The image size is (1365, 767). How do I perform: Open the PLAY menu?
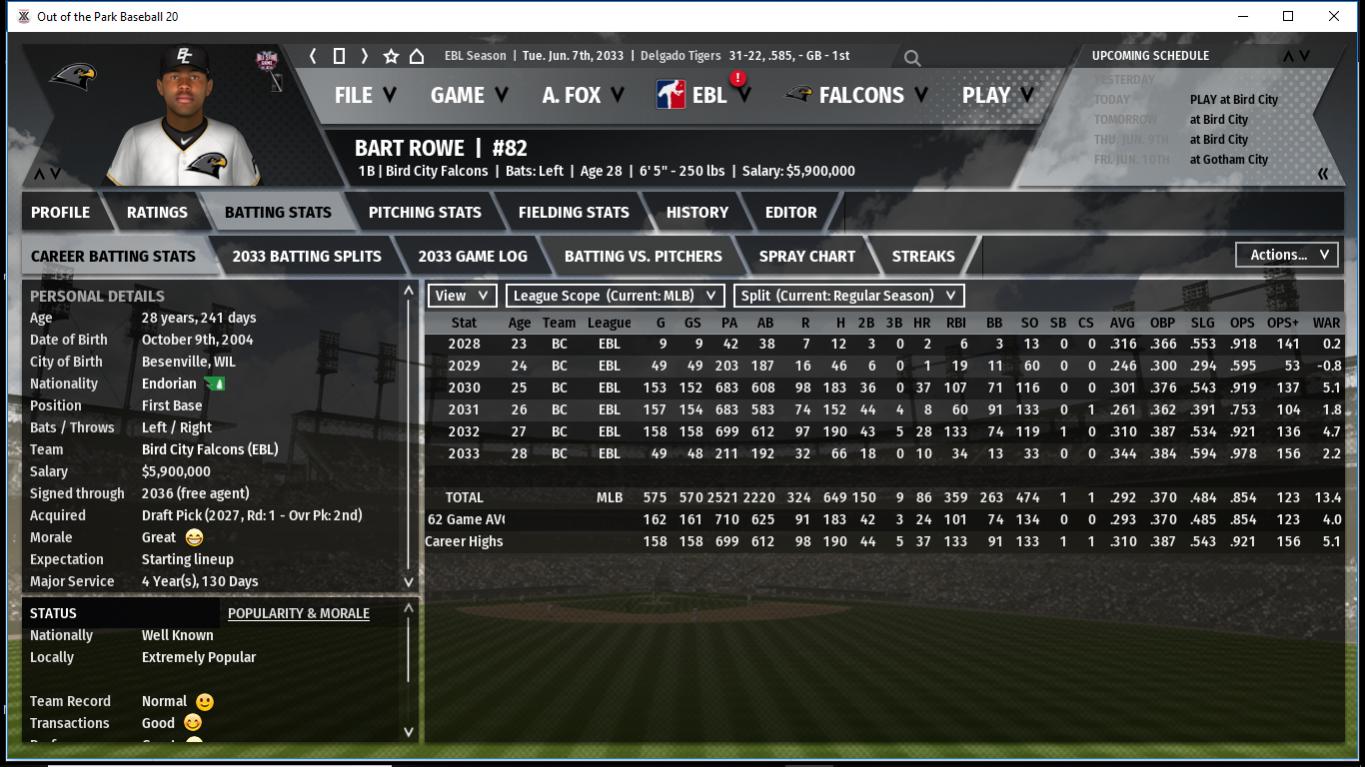tap(996, 95)
